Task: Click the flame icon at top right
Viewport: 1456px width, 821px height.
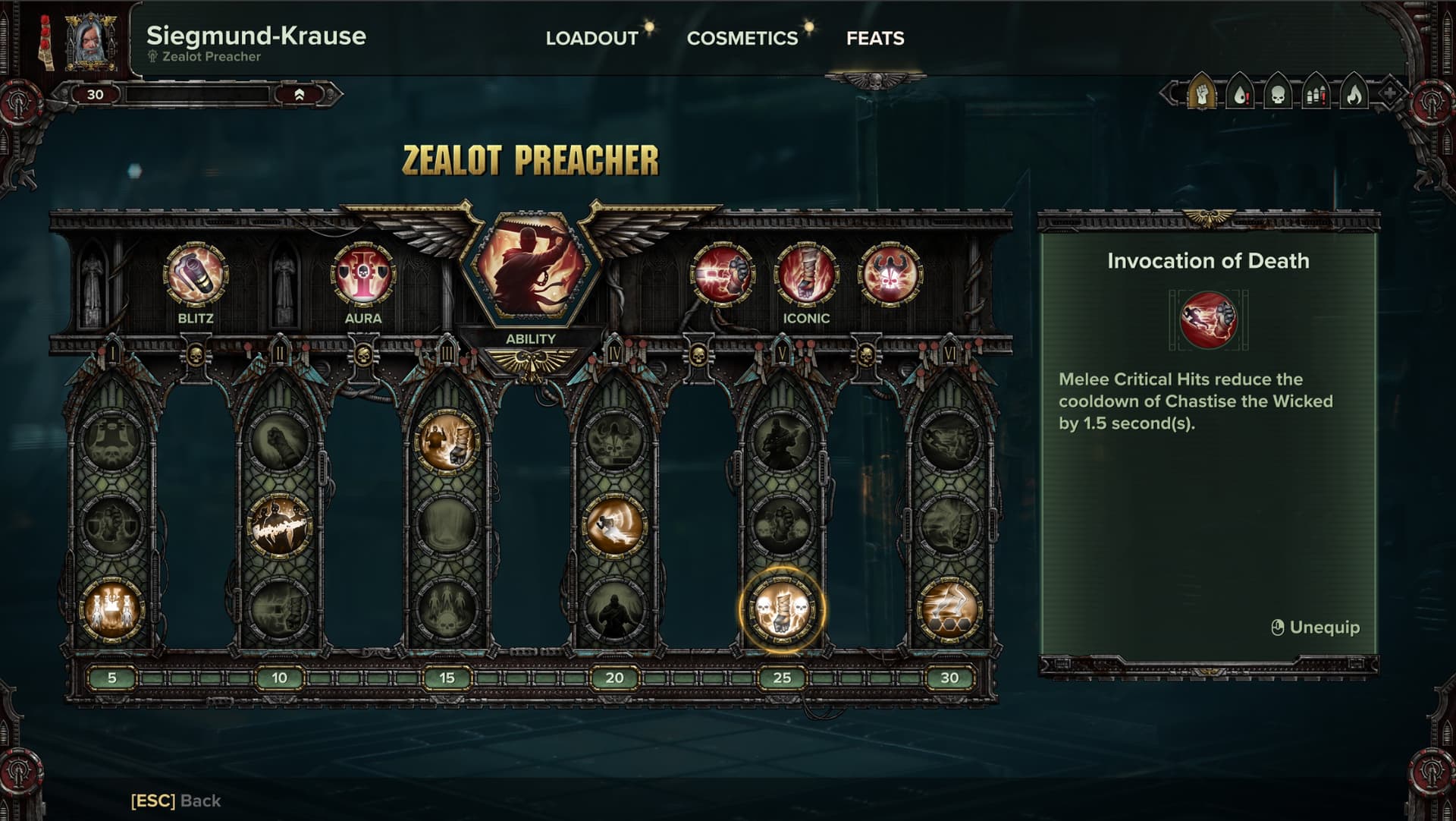Action: (1354, 95)
